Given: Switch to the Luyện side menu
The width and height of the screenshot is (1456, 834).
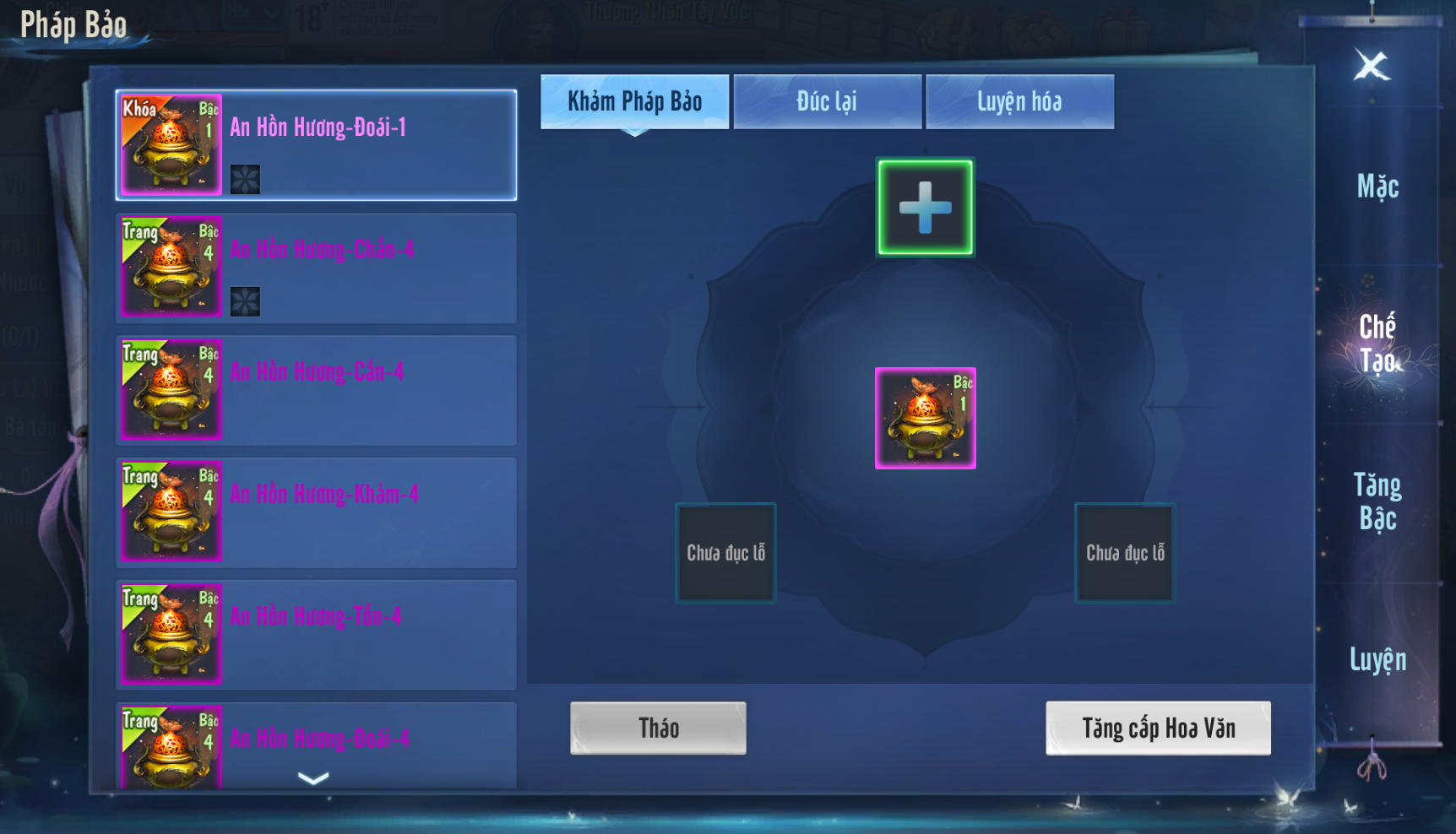Looking at the screenshot, I should [x=1377, y=659].
